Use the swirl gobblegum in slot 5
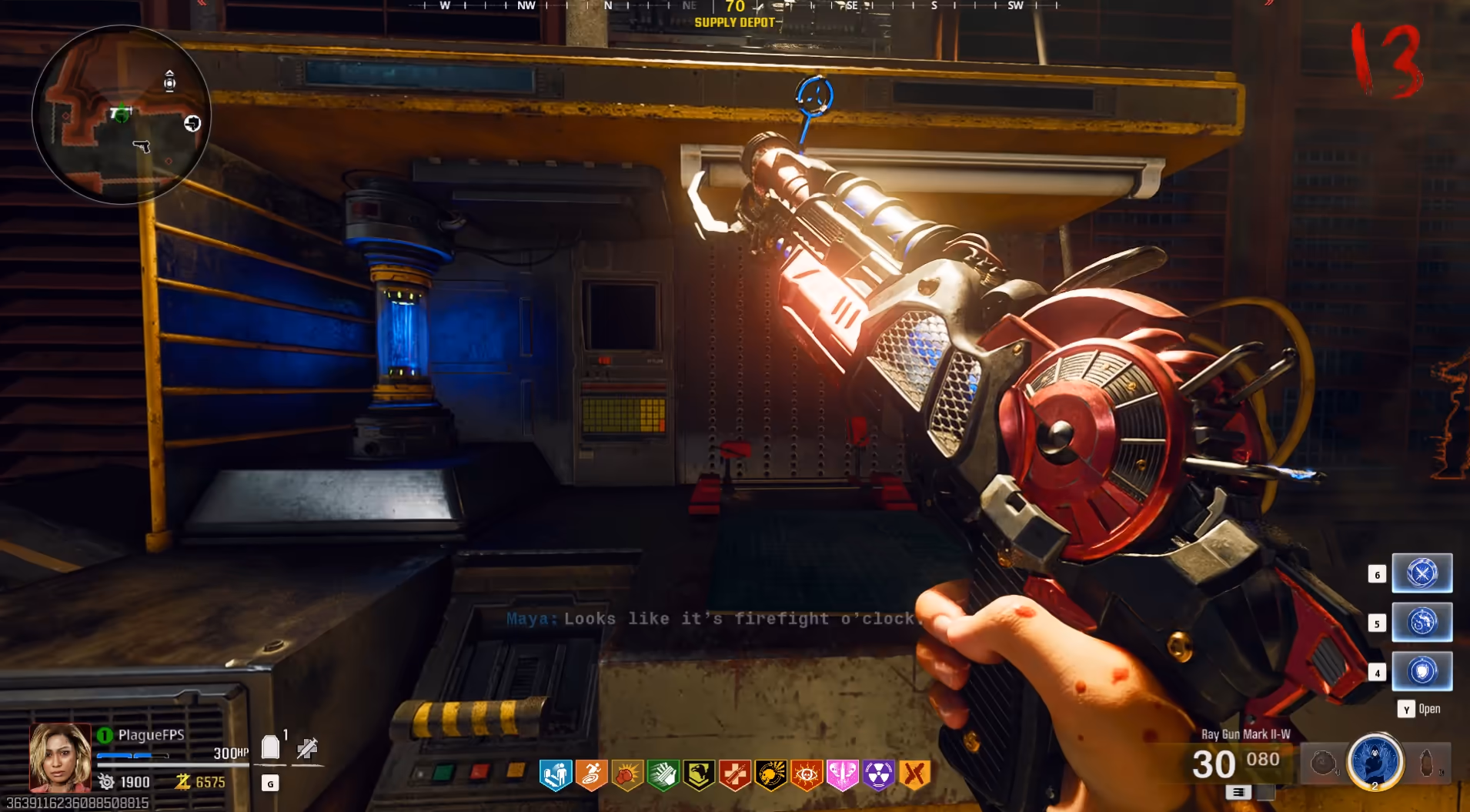This screenshot has height=812, width=1470. pyautogui.click(x=1422, y=622)
